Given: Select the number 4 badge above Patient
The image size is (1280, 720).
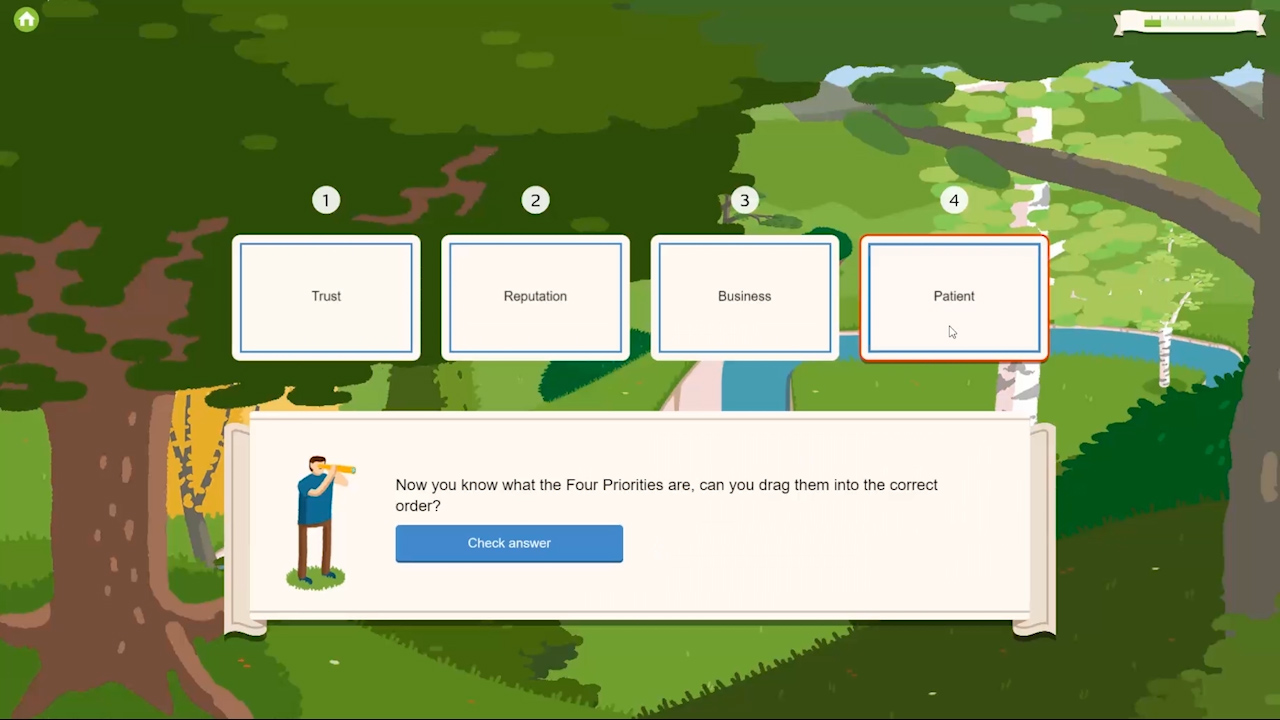Looking at the screenshot, I should pos(953,200).
